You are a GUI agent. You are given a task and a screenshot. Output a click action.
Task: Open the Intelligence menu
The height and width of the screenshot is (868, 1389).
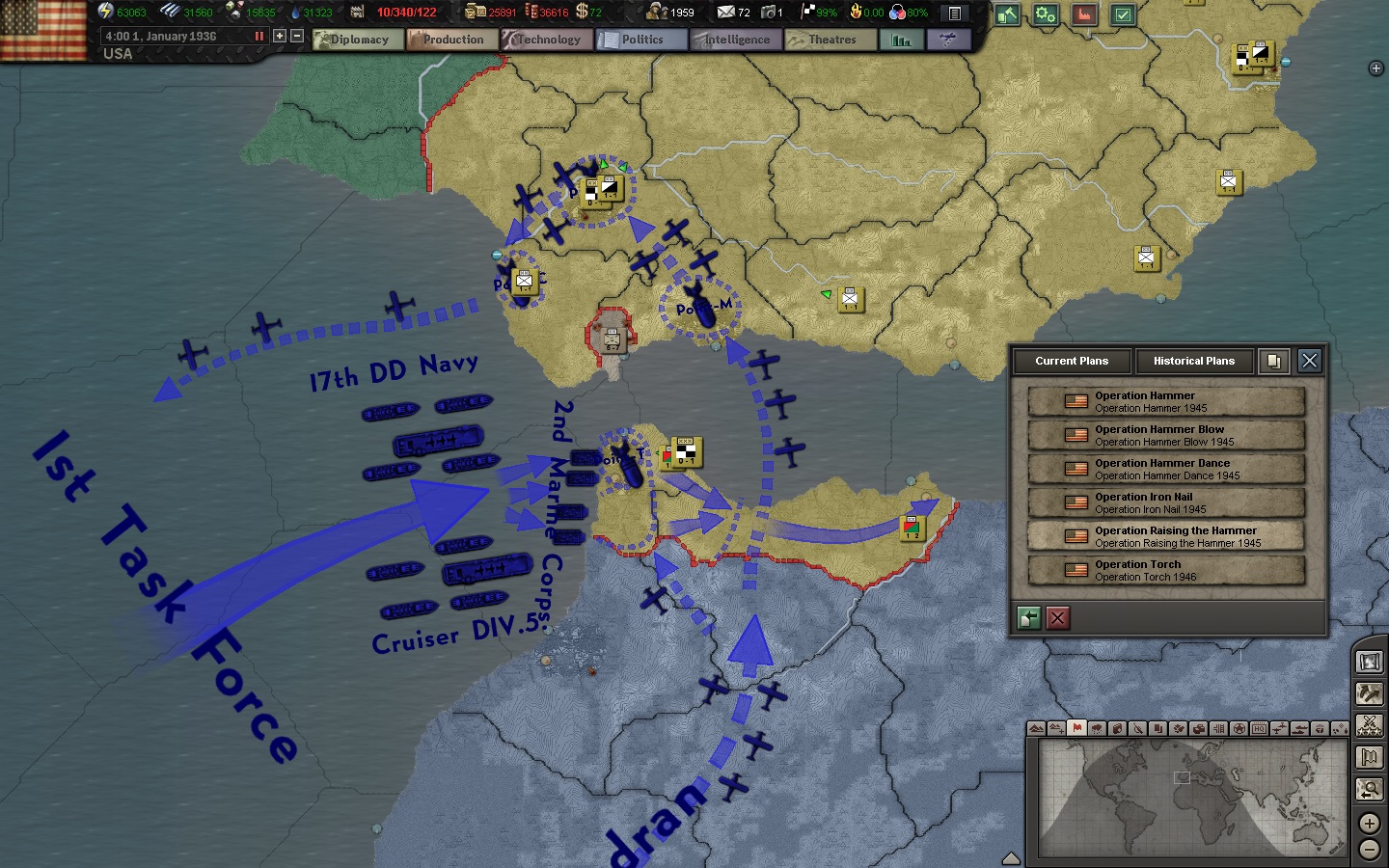736,40
